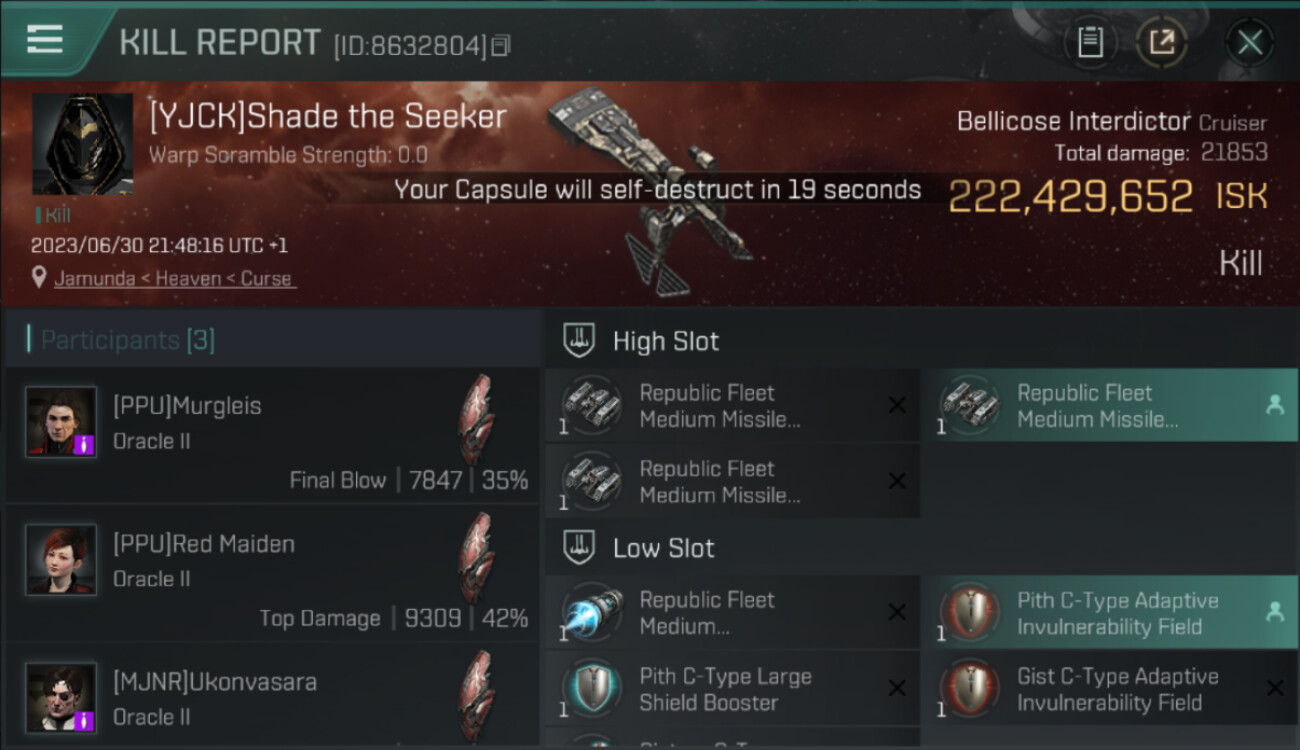Open the hamburger main menu
Image resolution: width=1300 pixels, height=750 pixels.
(45, 40)
